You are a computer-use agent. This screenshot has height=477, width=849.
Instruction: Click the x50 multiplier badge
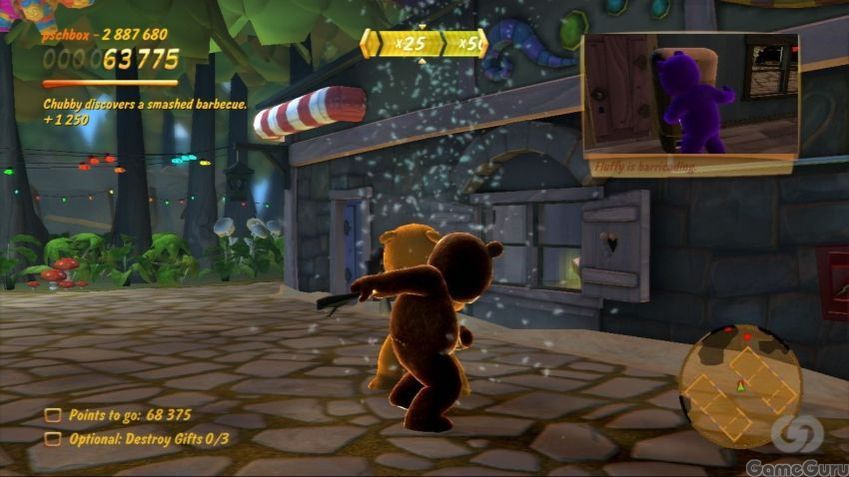[x=466, y=44]
